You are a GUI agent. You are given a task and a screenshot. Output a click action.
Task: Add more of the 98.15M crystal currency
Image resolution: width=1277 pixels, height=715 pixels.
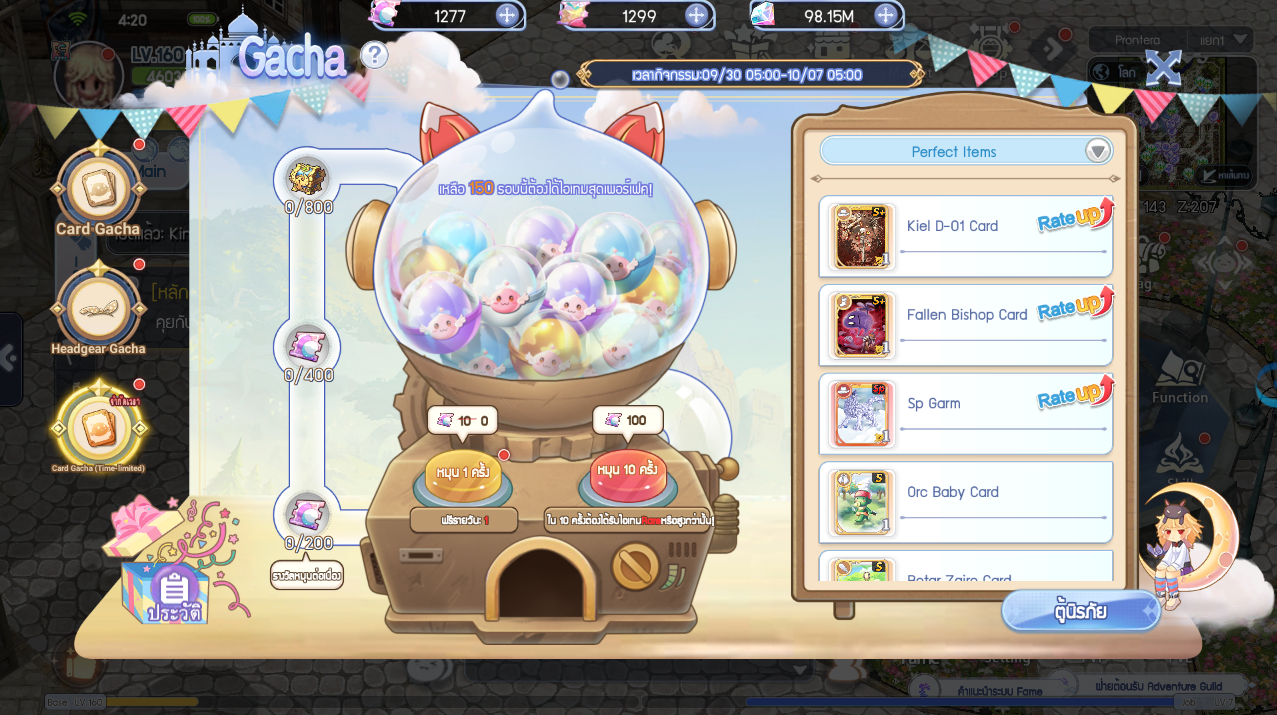pyautogui.click(x=885, y=15)
